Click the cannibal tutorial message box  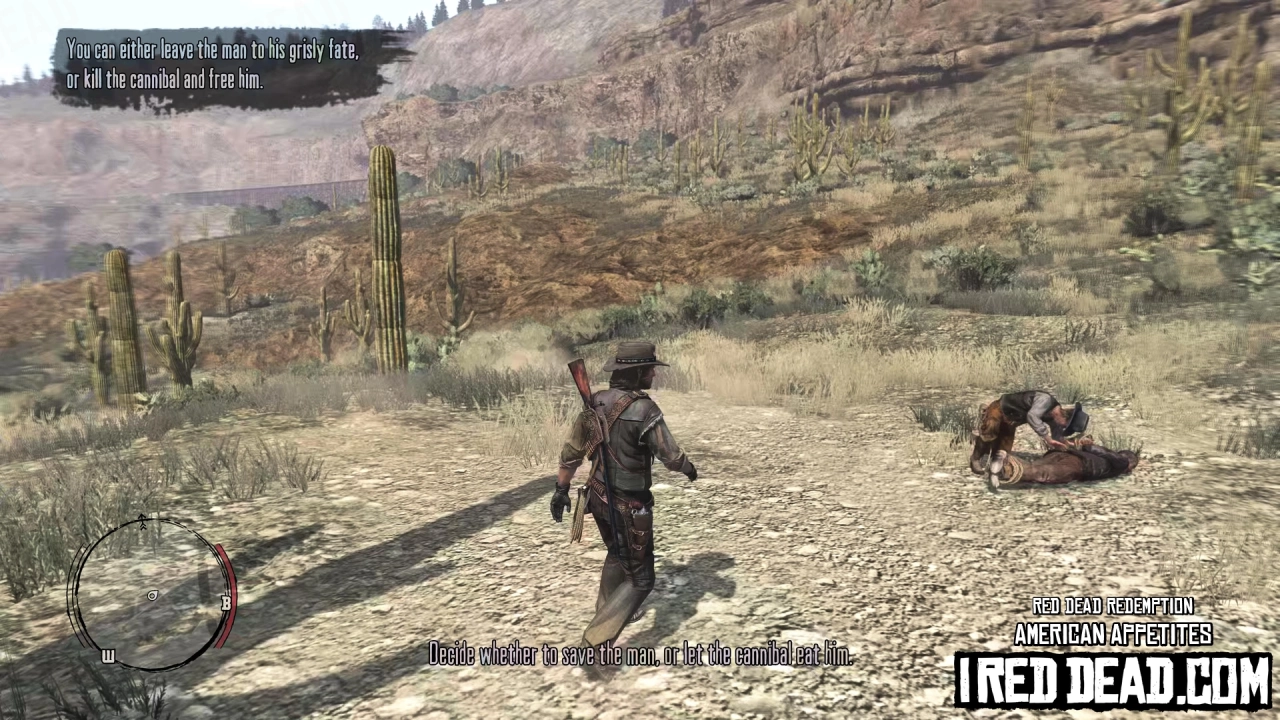(x=210, y=65)
